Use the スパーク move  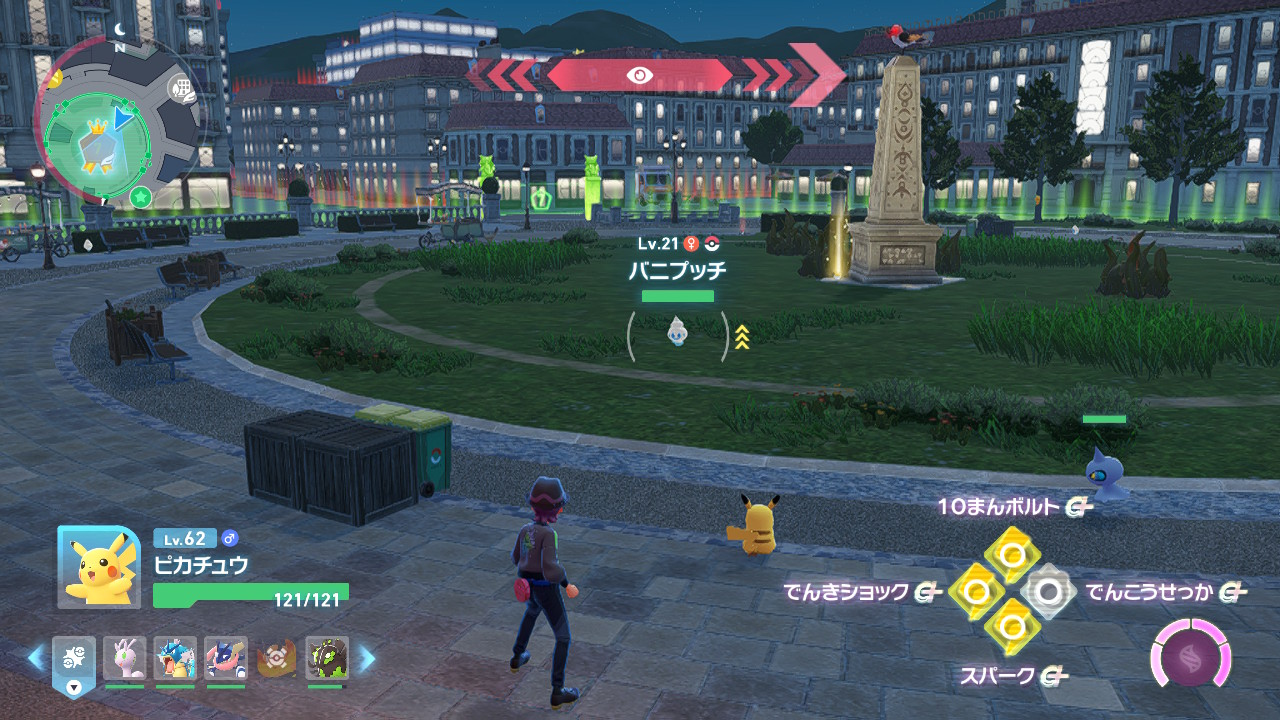1012,629
